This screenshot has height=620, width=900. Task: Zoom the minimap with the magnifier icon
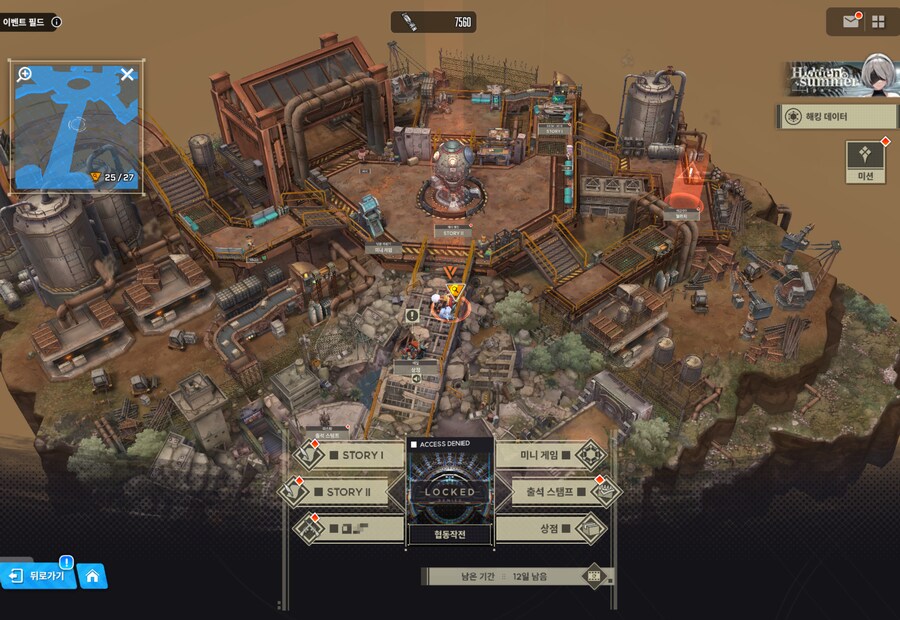tap(25, 74)
